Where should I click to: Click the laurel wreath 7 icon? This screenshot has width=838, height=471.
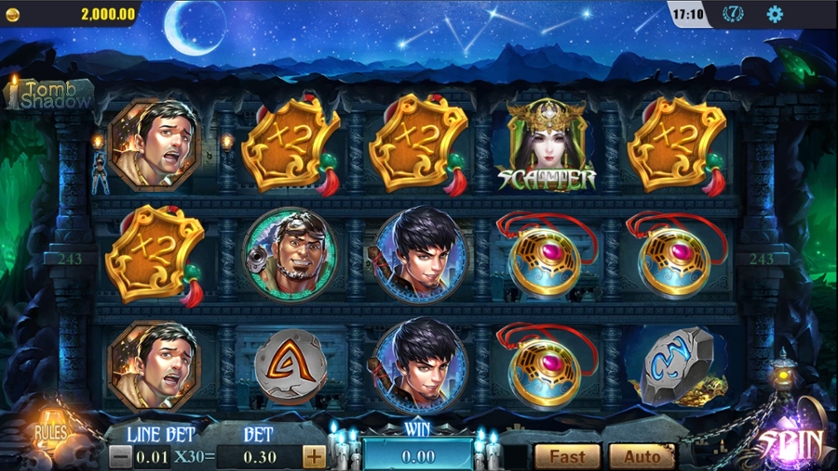coord(733,14)
